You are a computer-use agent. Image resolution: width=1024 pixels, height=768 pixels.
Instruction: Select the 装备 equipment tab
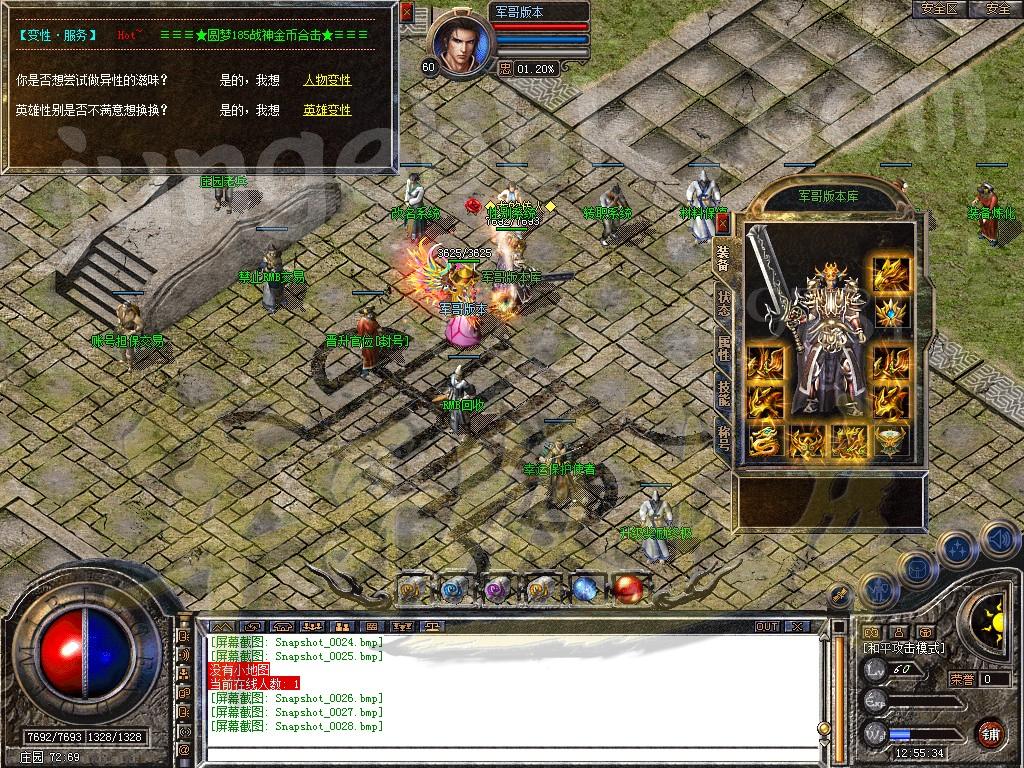pos(723,259)
